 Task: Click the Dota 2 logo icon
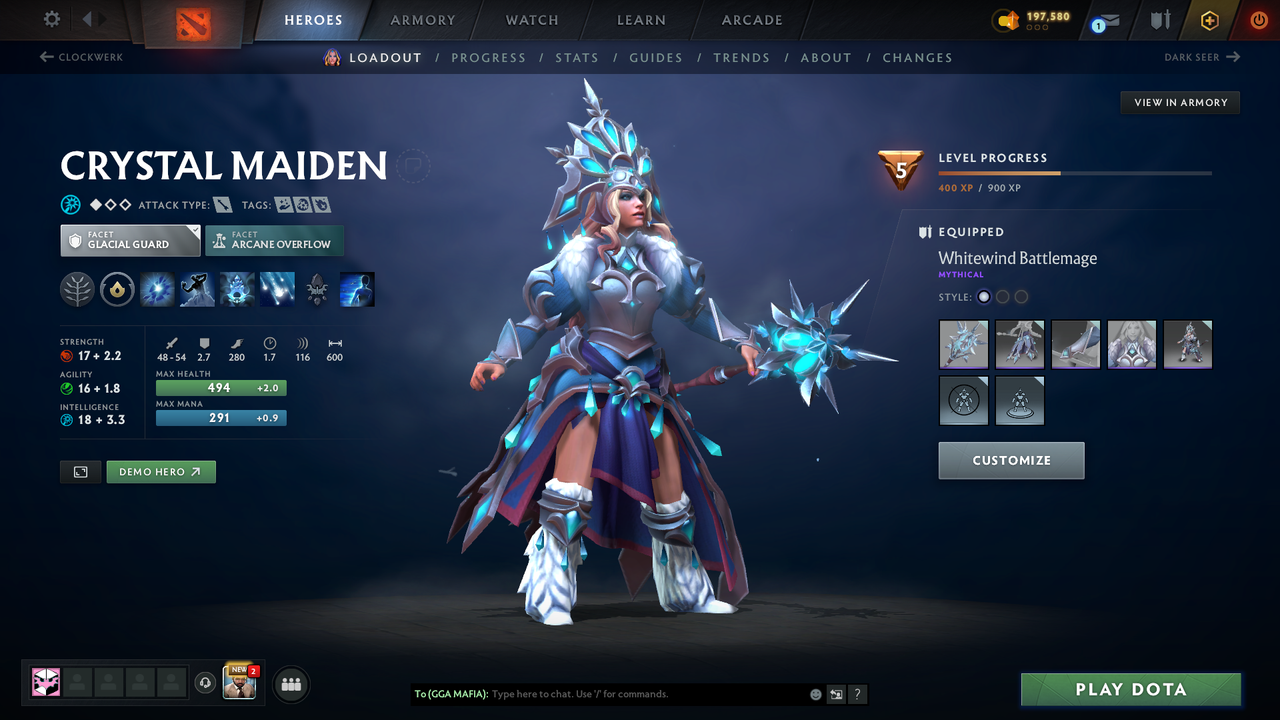[195, 19]
